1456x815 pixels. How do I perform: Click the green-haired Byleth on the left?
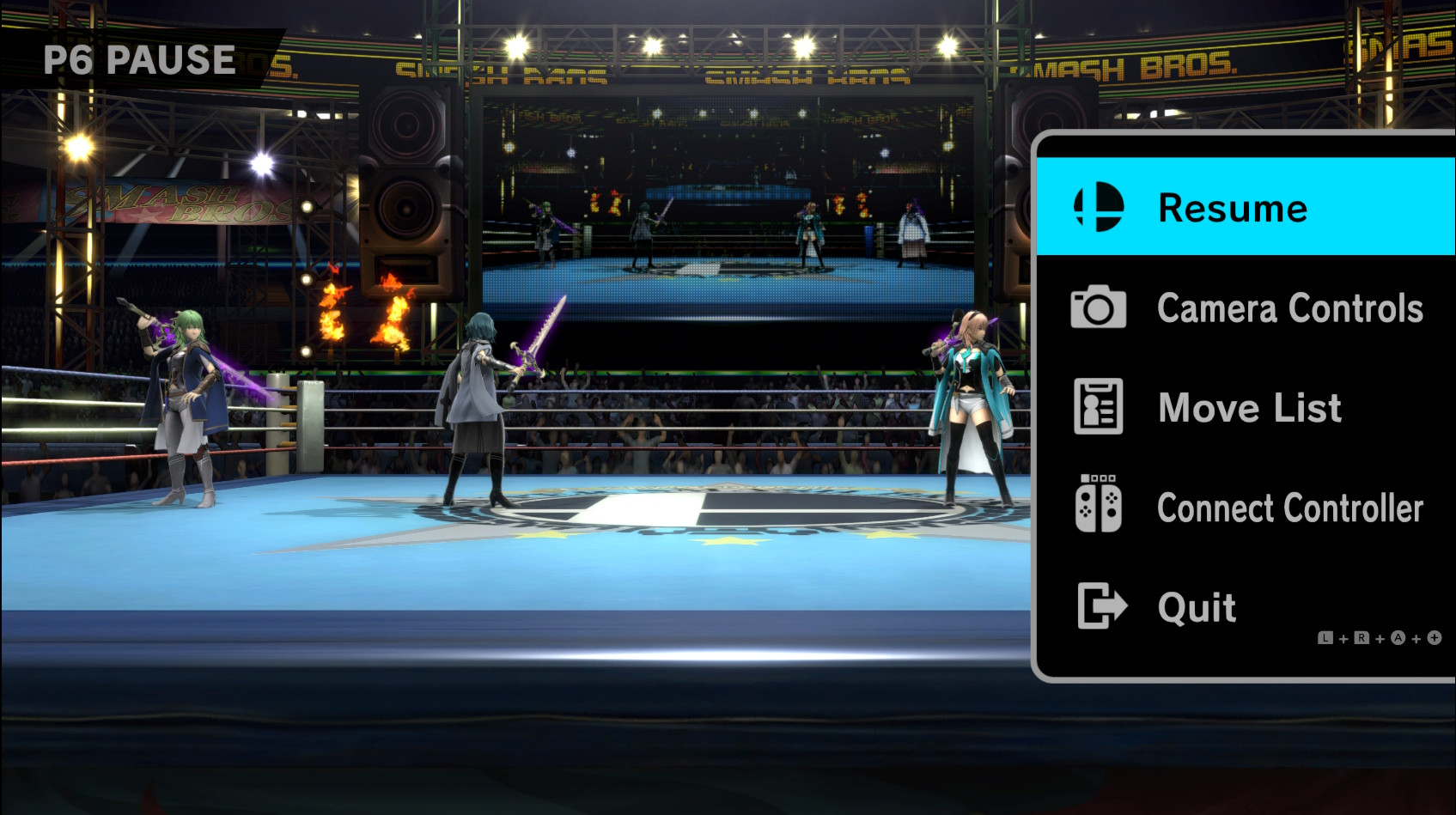[x=183, y=395]
